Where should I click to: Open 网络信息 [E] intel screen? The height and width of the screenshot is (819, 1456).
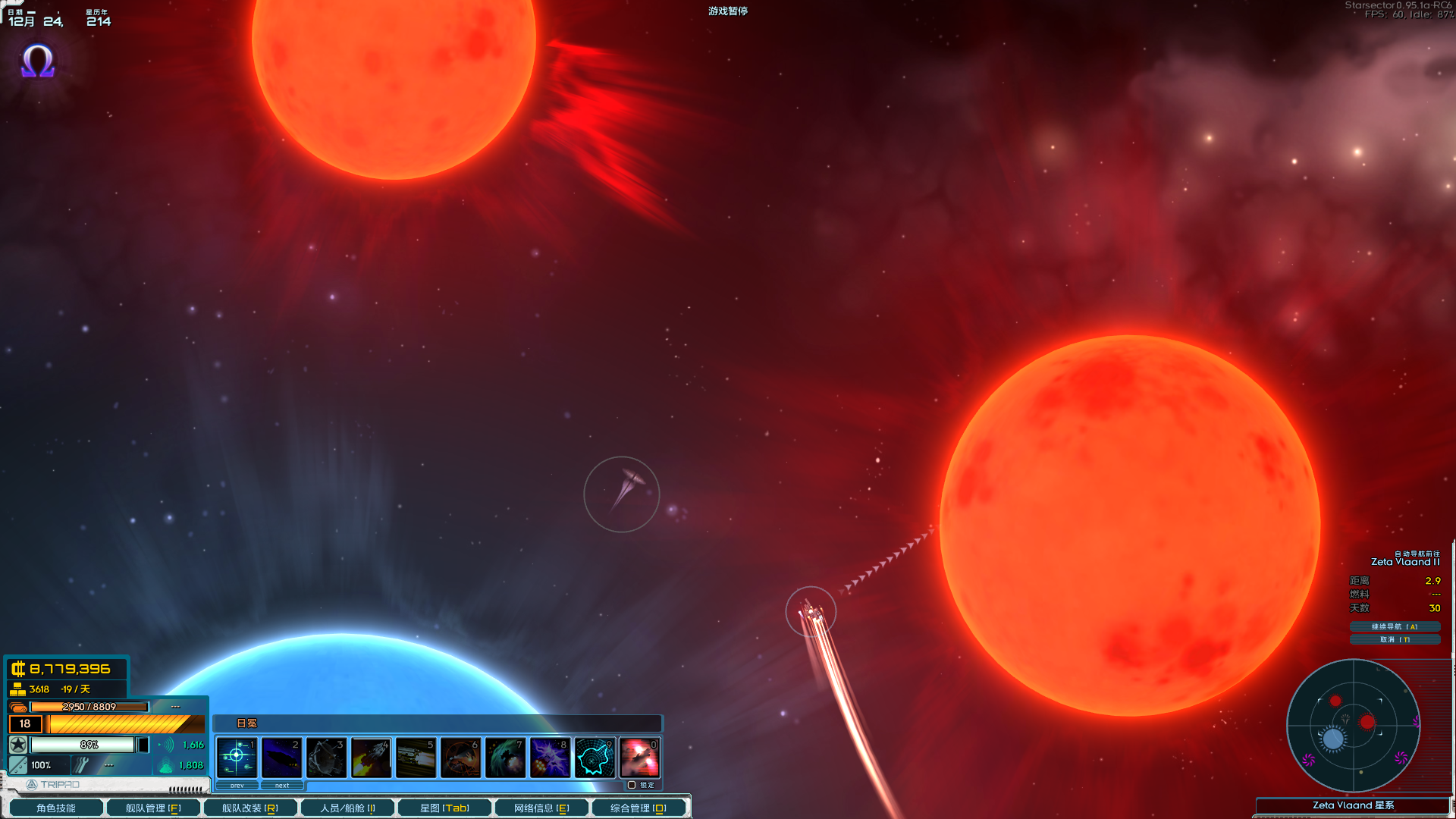pyautogui.click(x=540, y=807)
